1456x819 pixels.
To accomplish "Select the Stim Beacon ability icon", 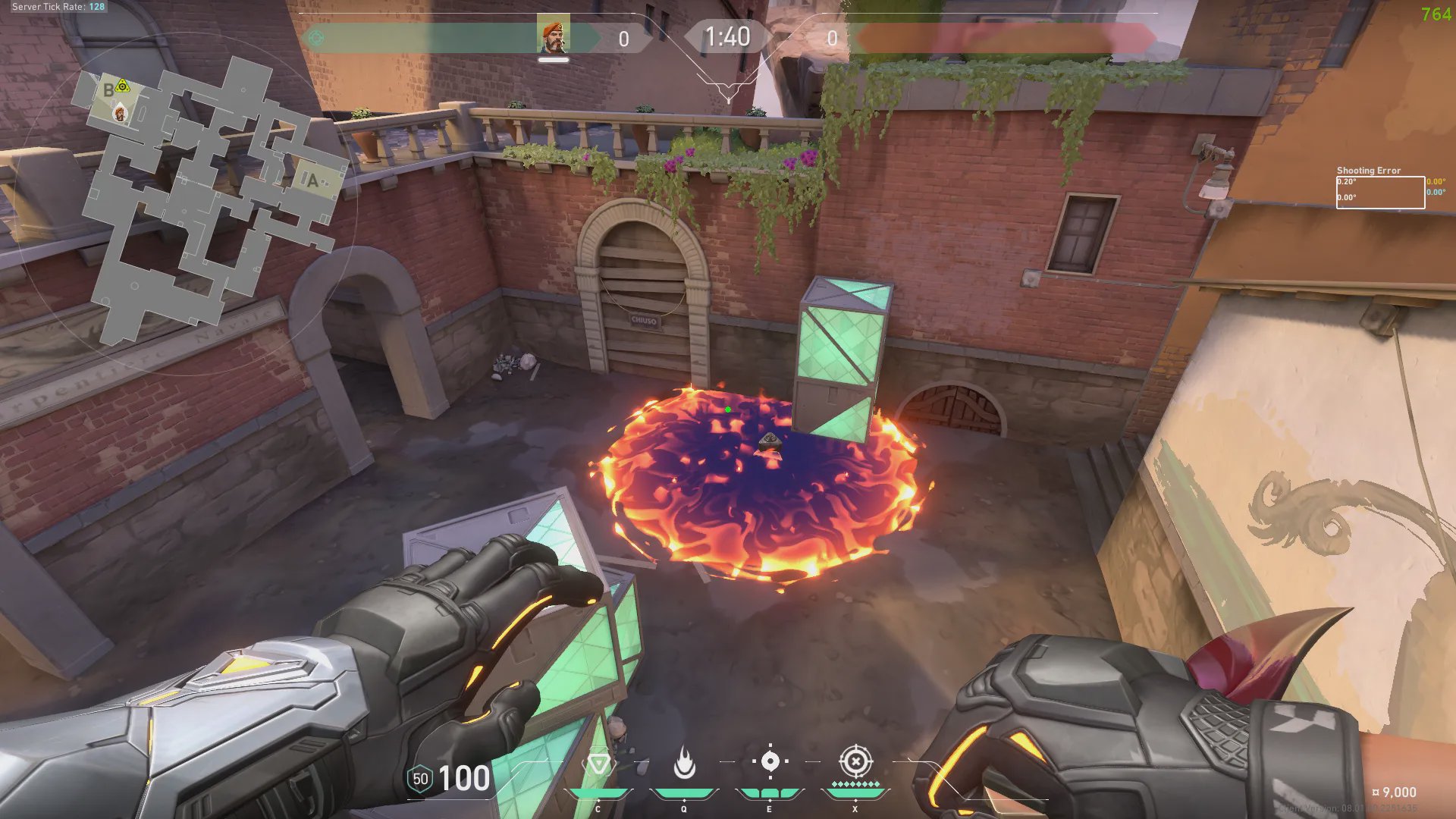I will click(598, 764).
